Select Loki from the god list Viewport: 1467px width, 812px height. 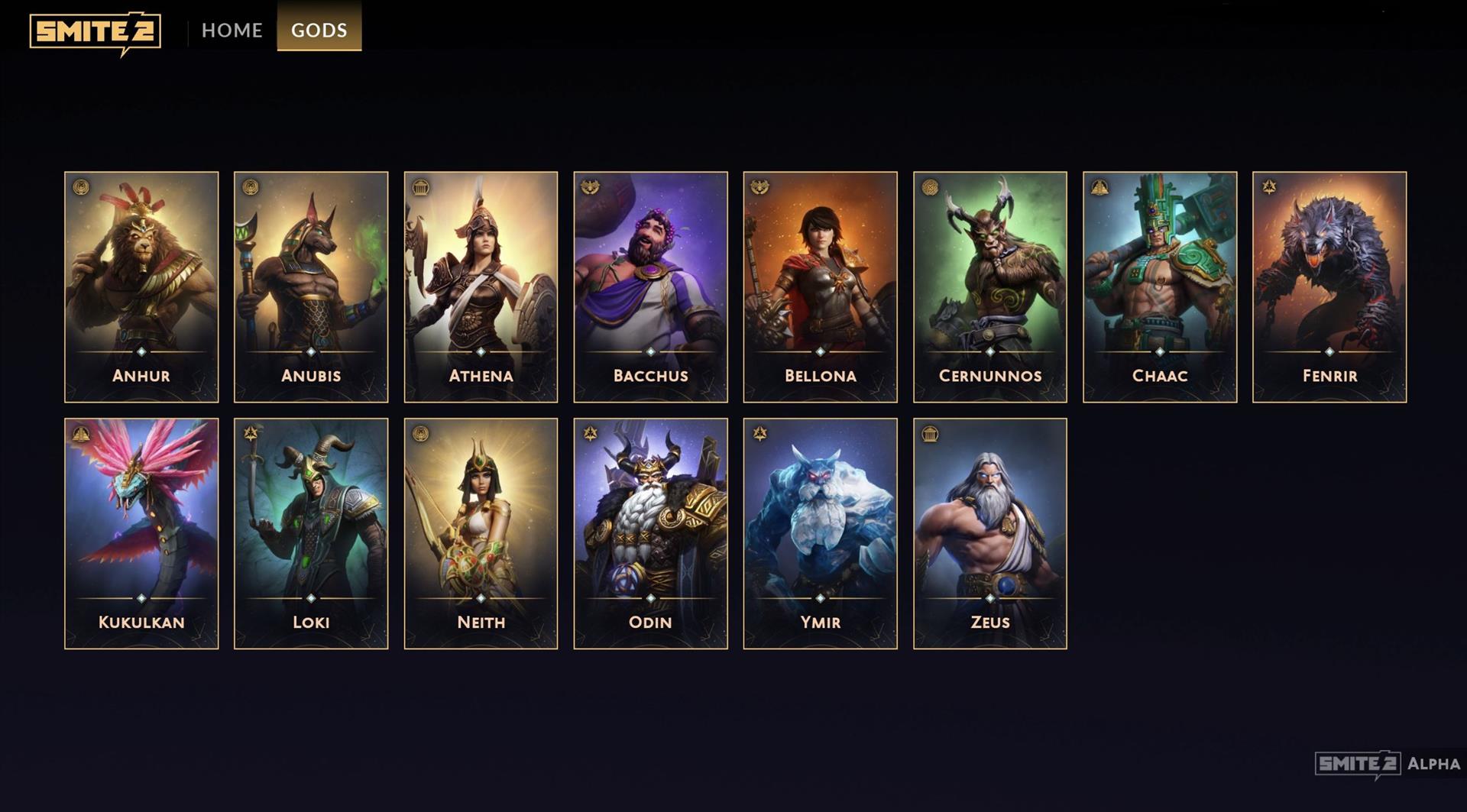coord(311,533)
